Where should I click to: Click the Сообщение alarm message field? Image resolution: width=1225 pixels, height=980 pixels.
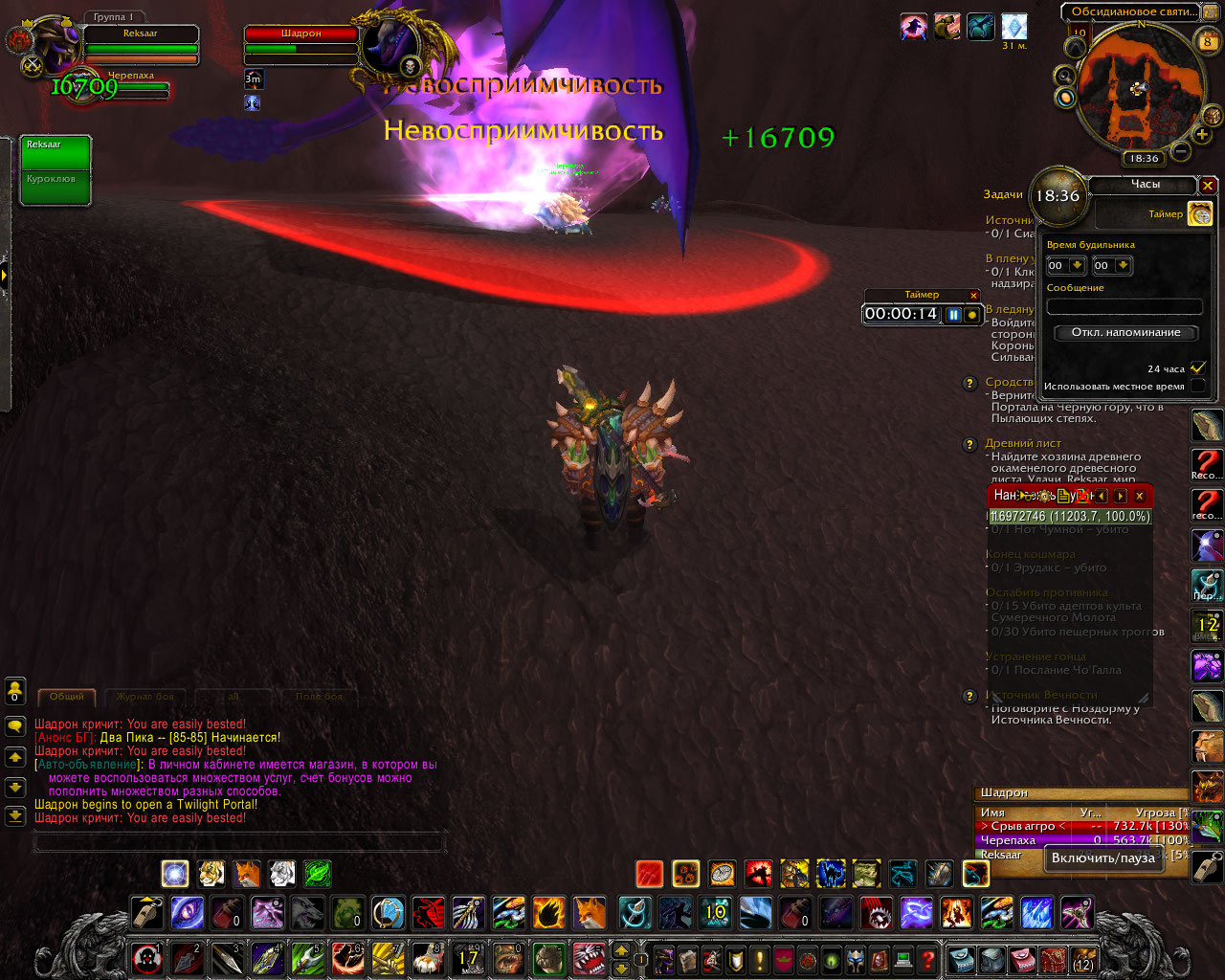point(1125,306)
